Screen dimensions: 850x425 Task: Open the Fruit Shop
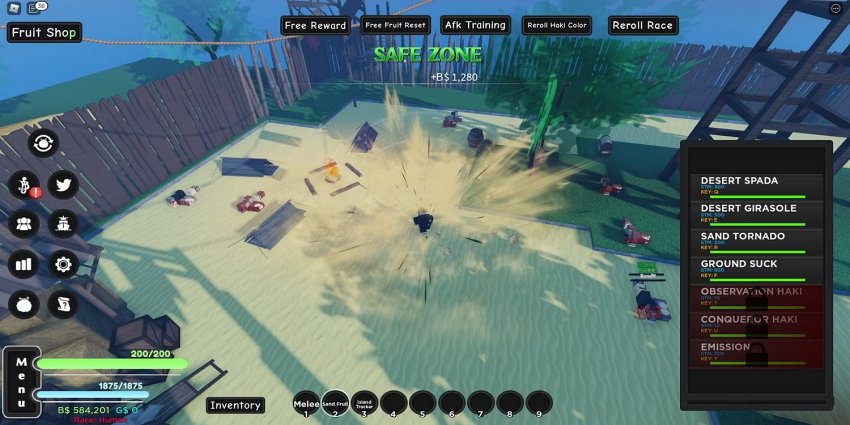click(45, 33)
